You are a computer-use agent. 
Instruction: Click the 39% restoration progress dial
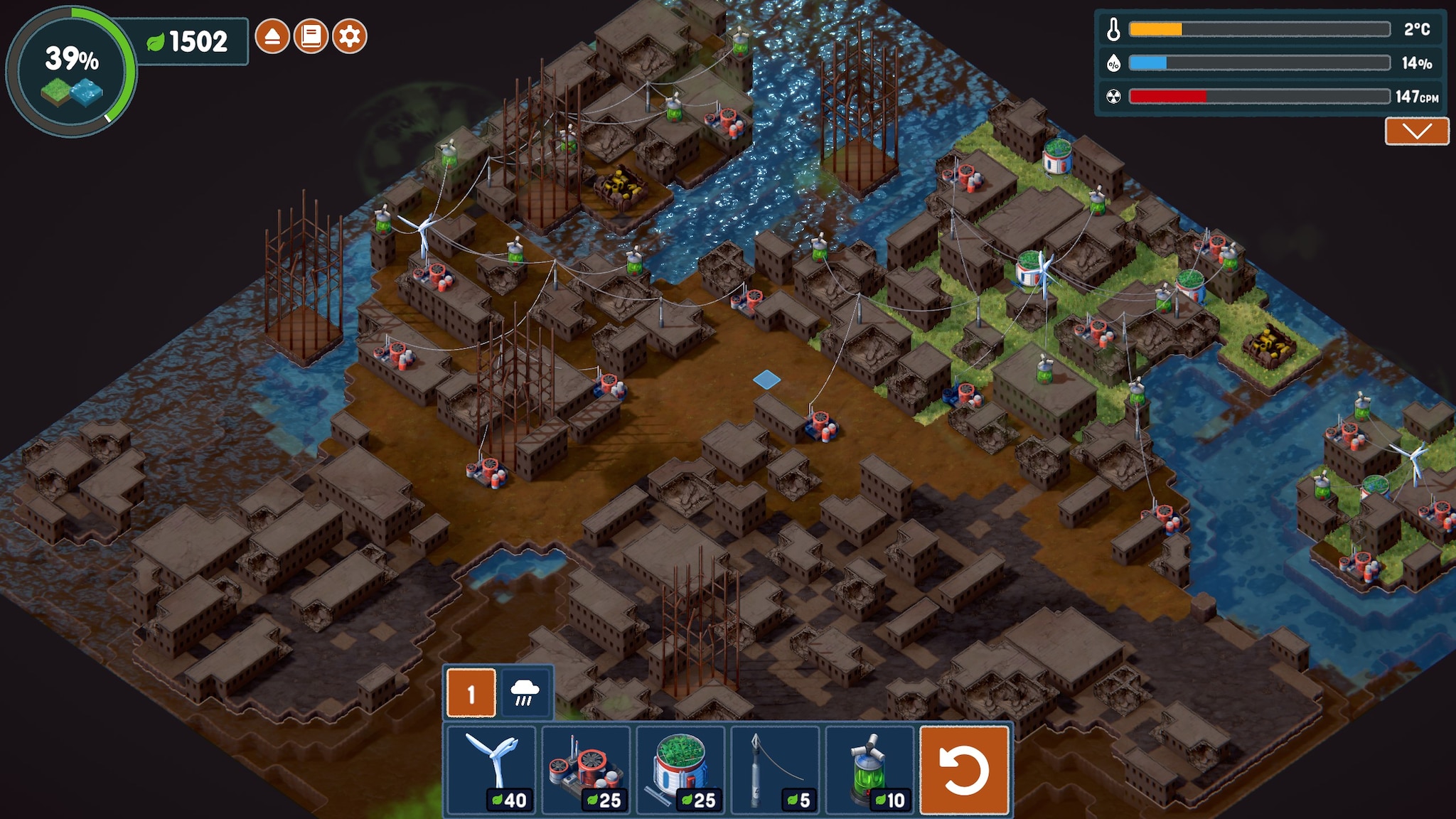(x=71, y=71)
